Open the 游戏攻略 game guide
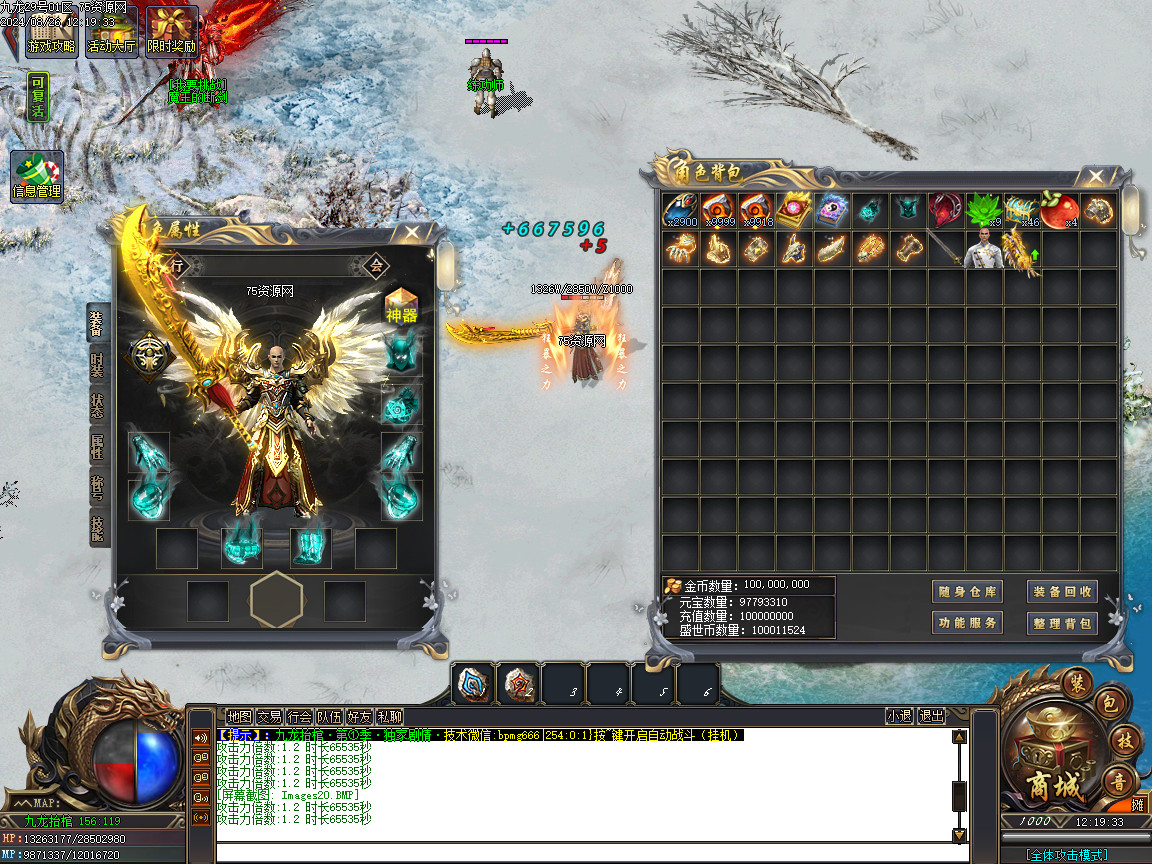1152x864 pixels. pos(51,32)
